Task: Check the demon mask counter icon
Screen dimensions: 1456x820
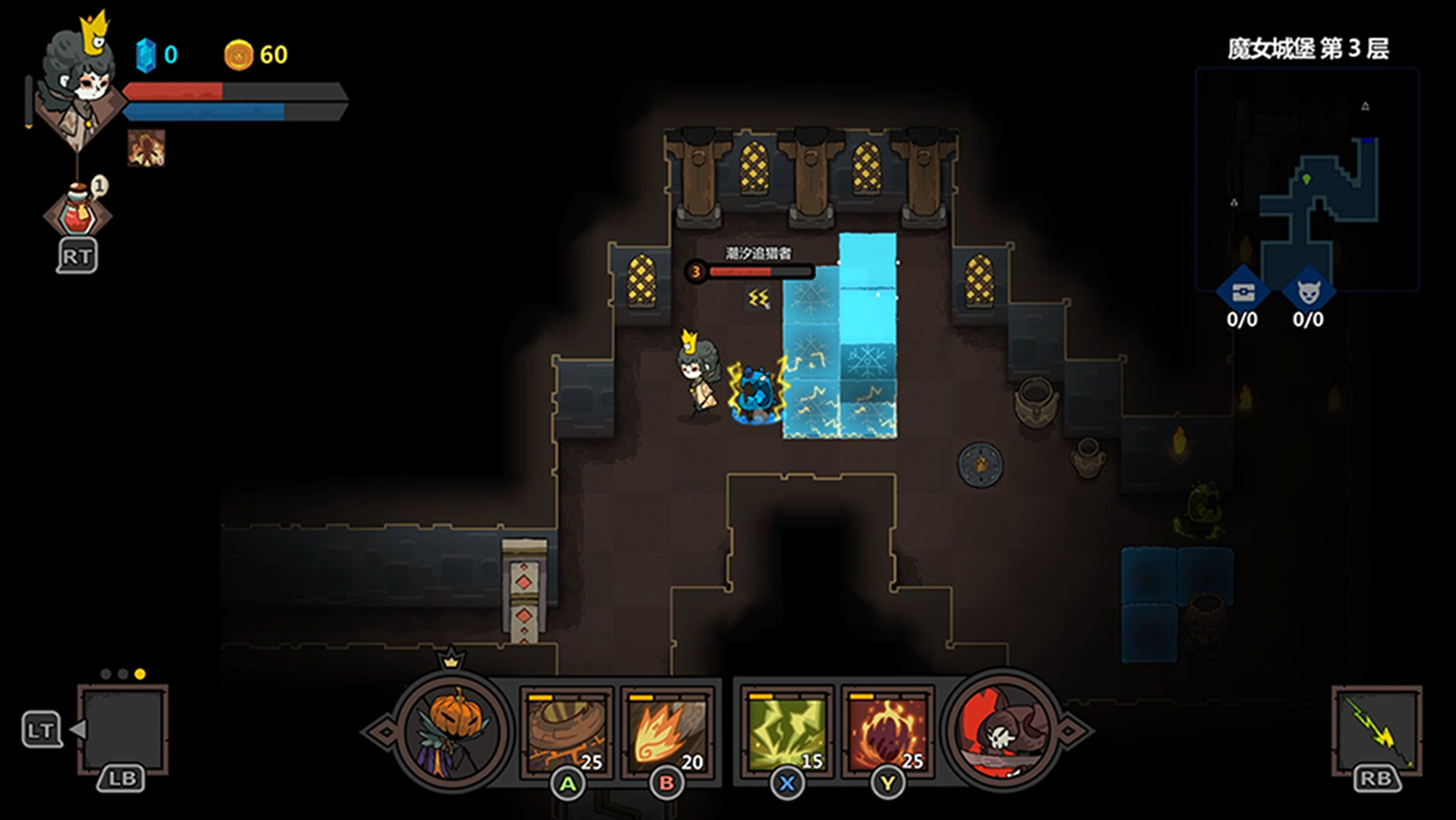Action: [1308, 292]
